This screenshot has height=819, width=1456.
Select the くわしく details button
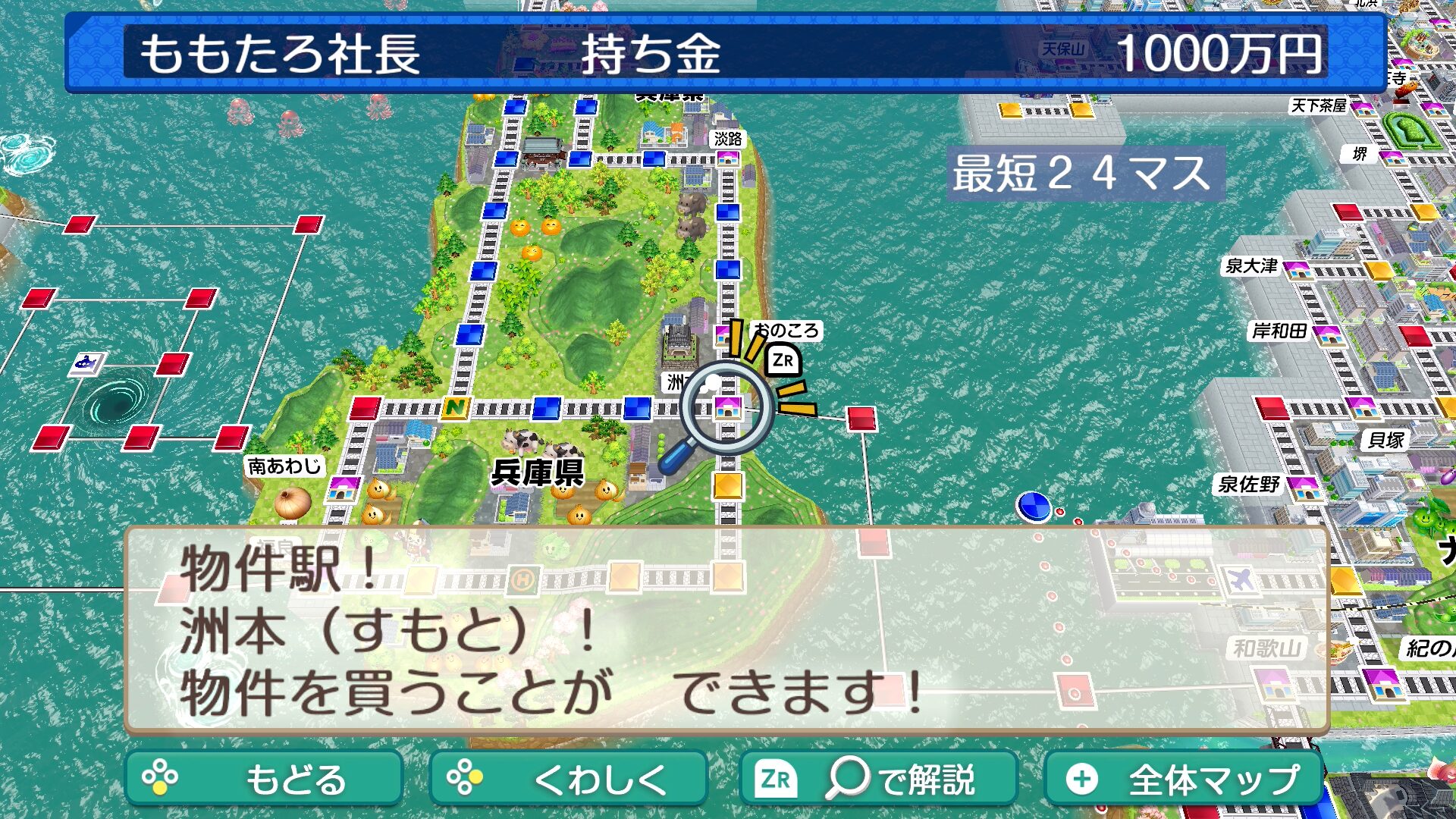click(x=567, y=778)
